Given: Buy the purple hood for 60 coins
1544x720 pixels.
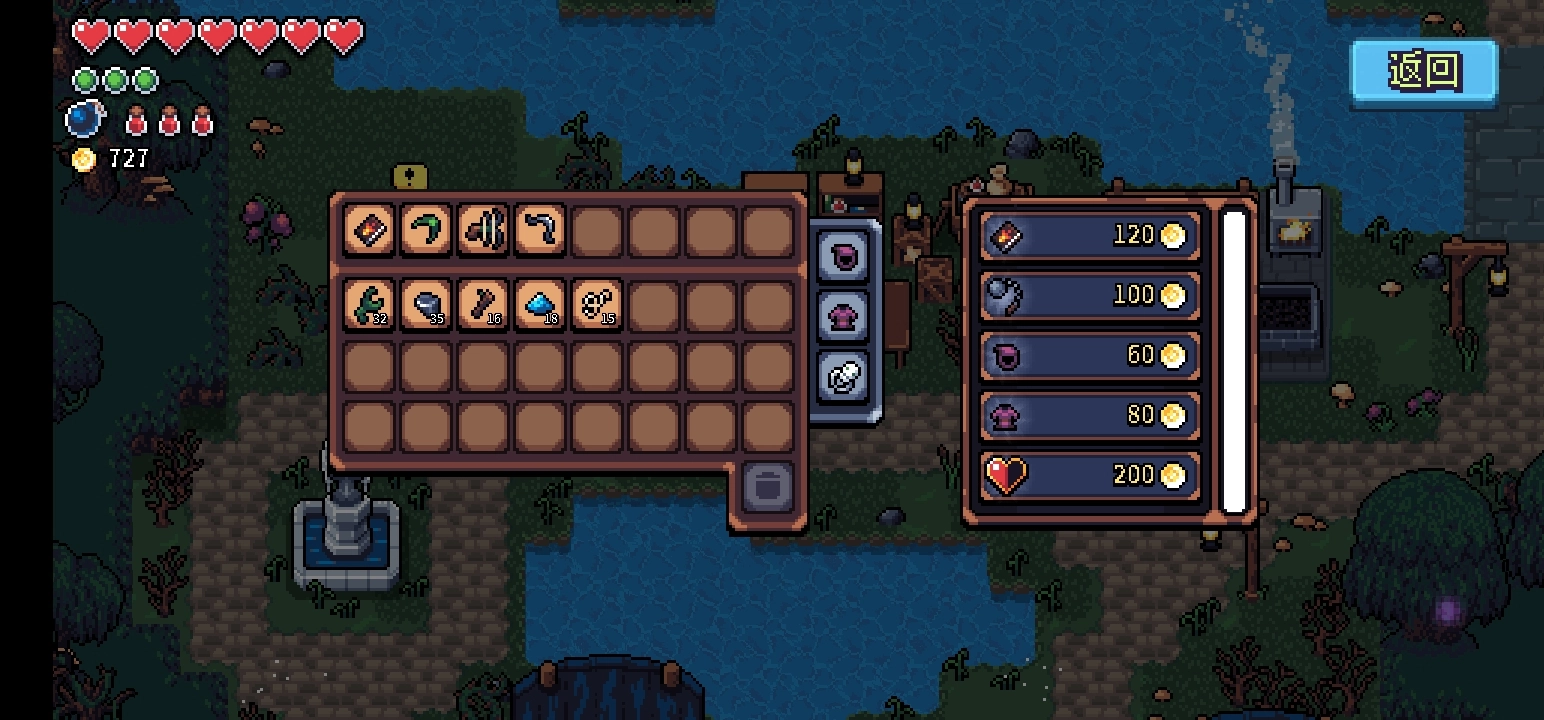Looking at the screenshot, I should 1089,355.
